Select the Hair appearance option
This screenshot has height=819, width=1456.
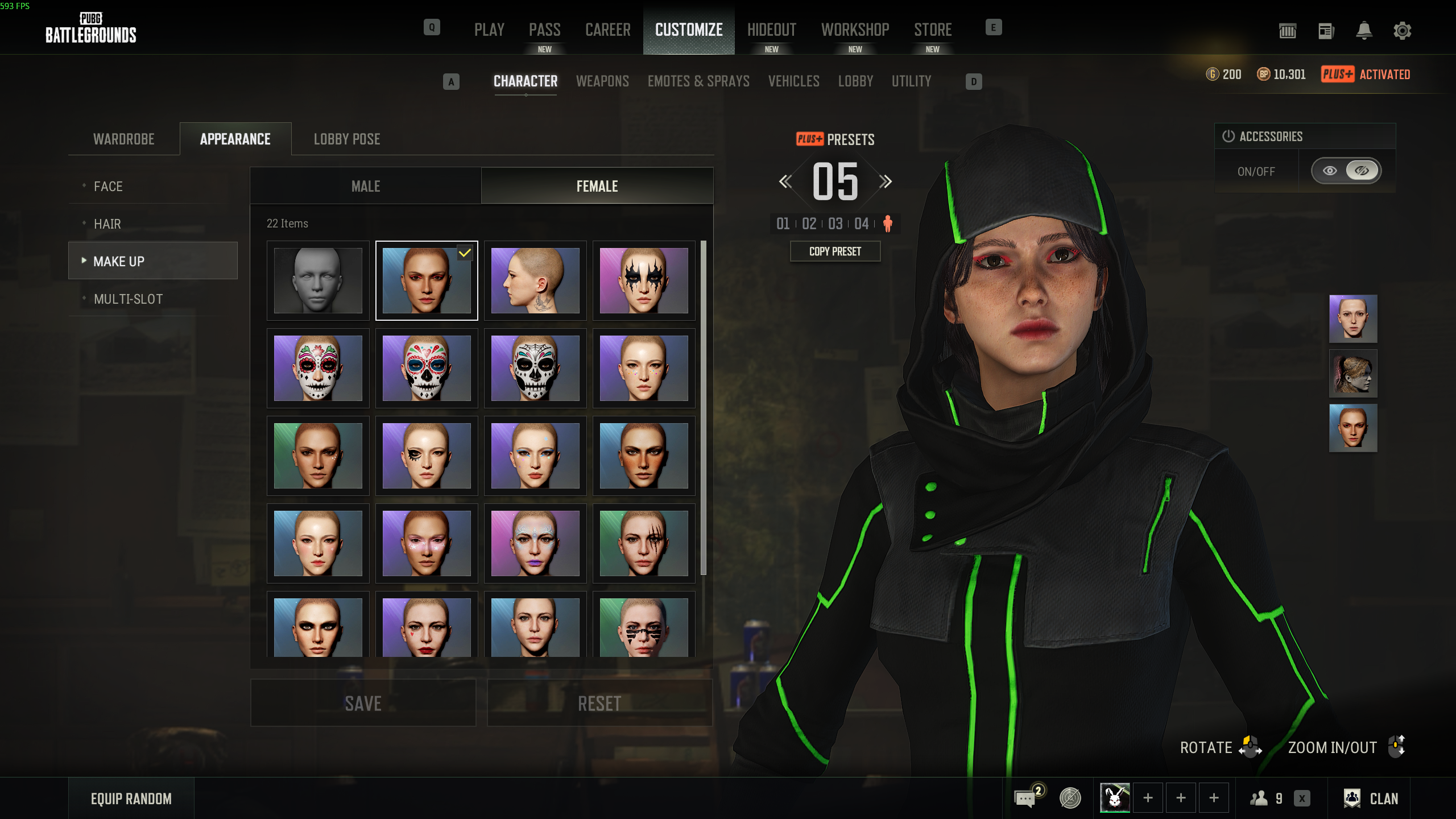[107, 224]
